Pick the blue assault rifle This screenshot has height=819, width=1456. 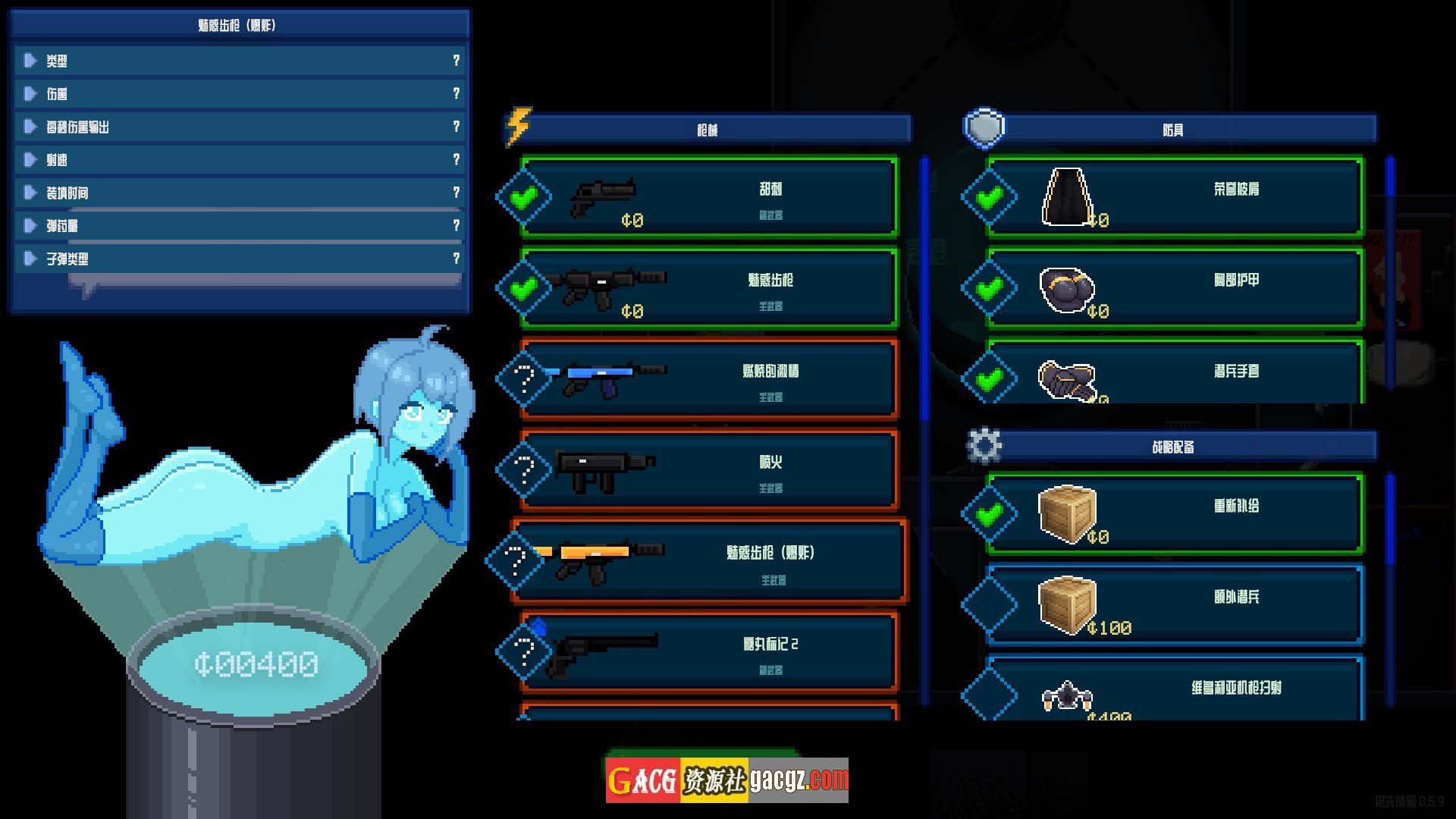point(709,379)
